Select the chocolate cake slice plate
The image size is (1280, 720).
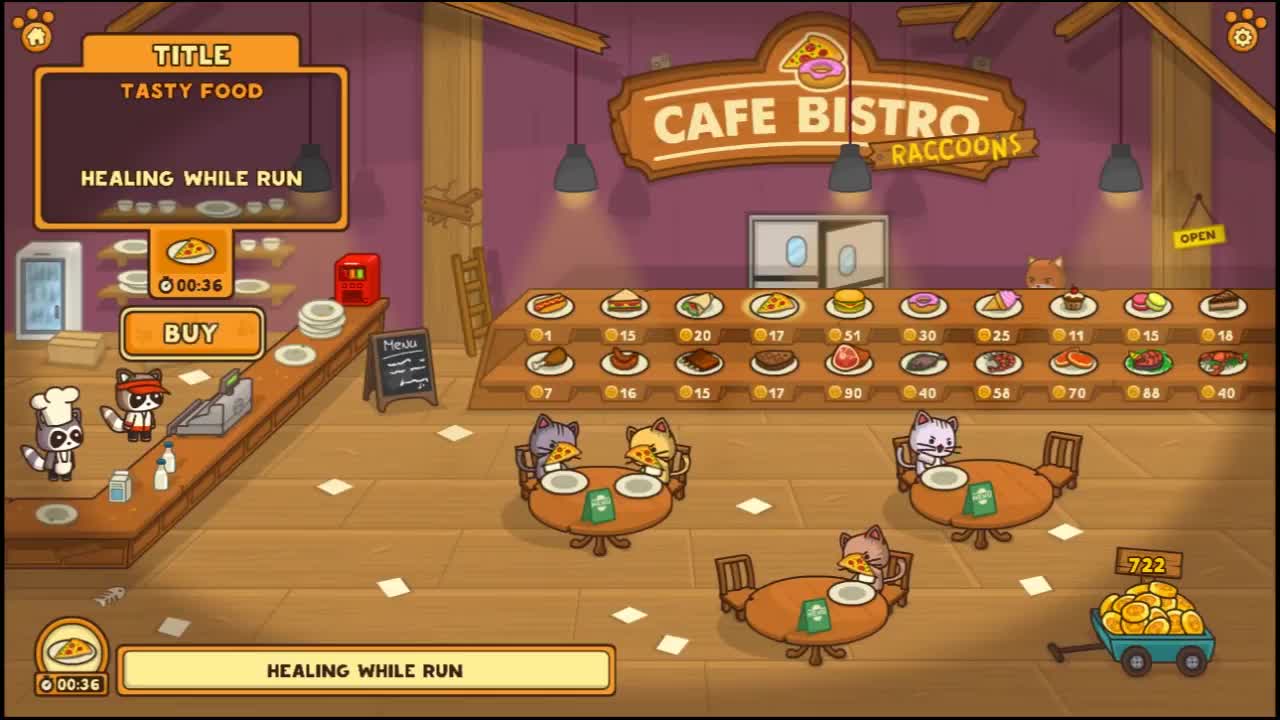1222,304
